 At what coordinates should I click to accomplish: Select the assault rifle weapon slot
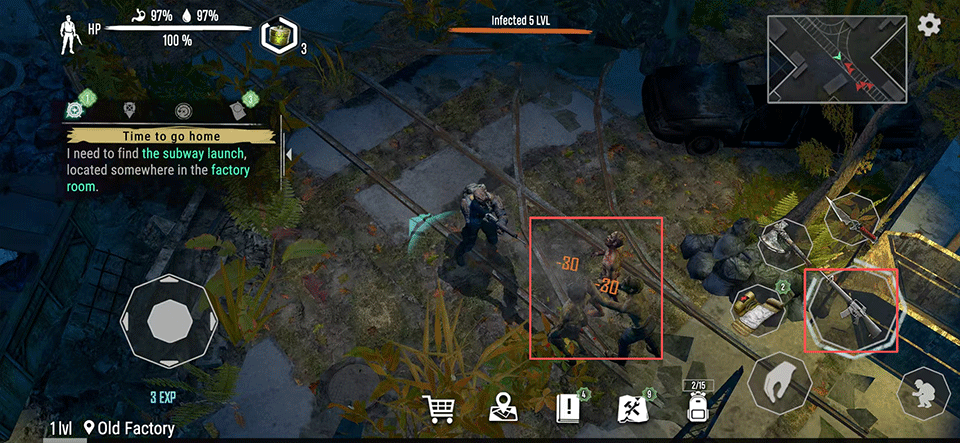(x=851, y=310)
